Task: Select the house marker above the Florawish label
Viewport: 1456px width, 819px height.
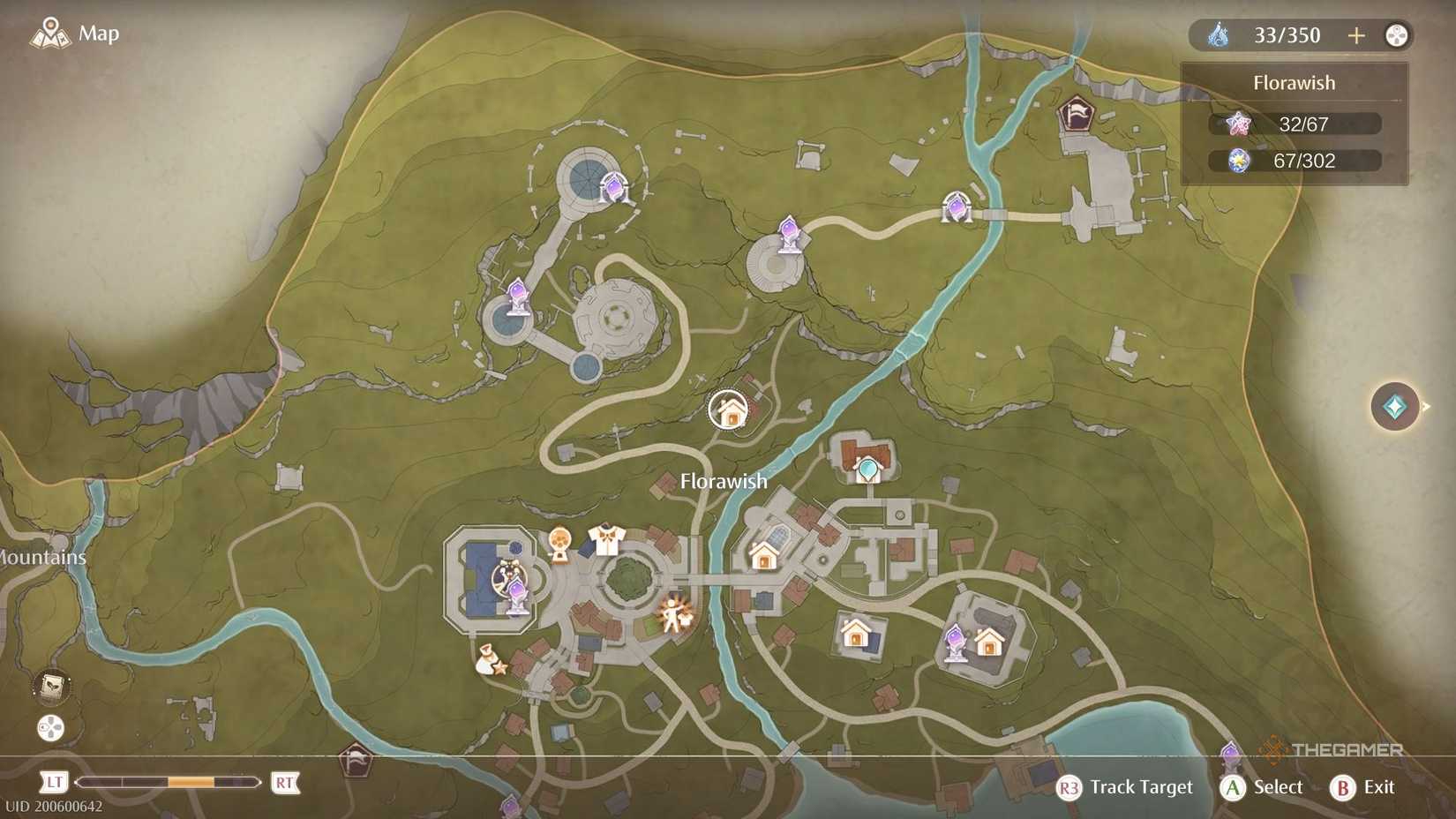Action: (729, 409)
